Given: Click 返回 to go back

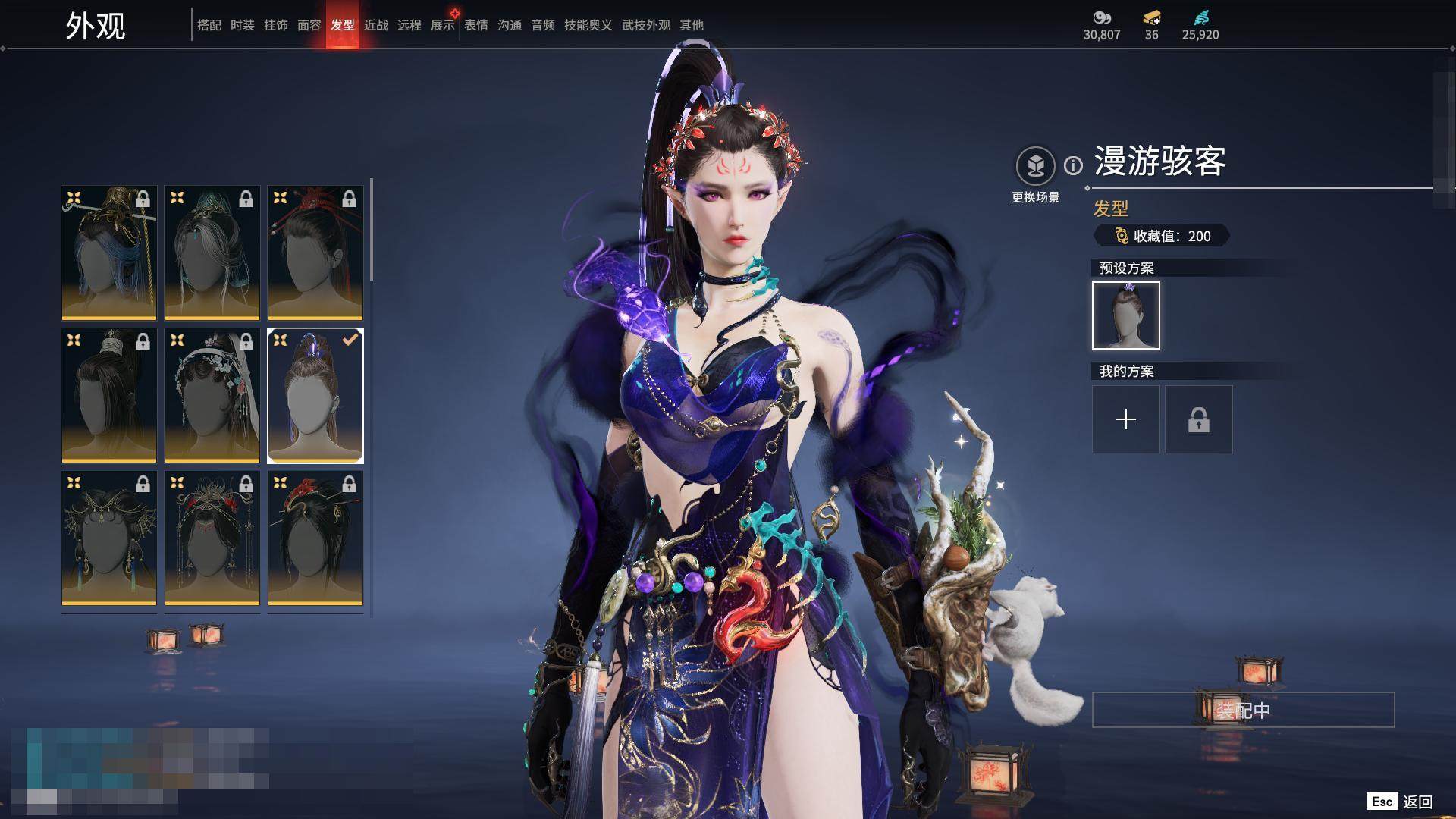Looking at the screenshot, I should [1416, 802].
